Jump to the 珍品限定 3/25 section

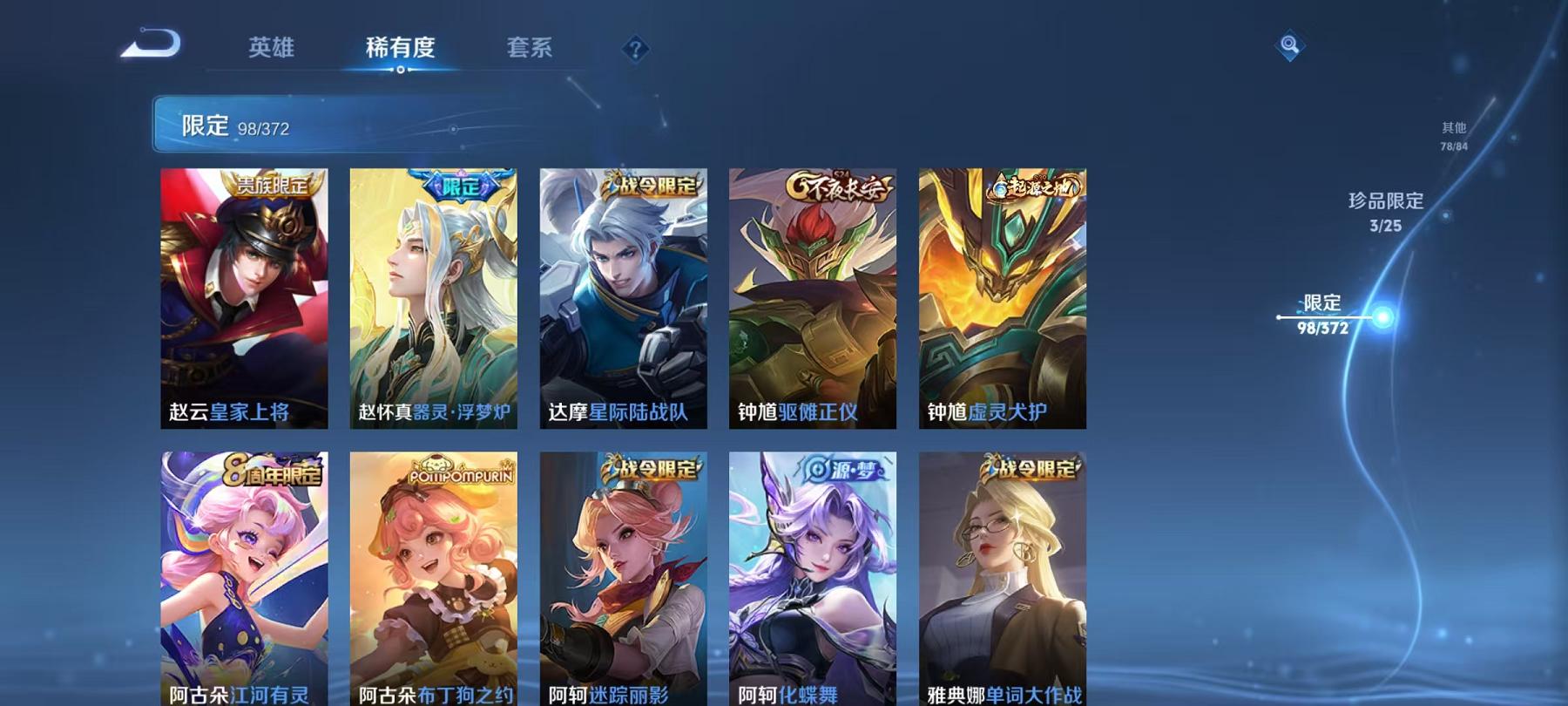click(1385, 212)
